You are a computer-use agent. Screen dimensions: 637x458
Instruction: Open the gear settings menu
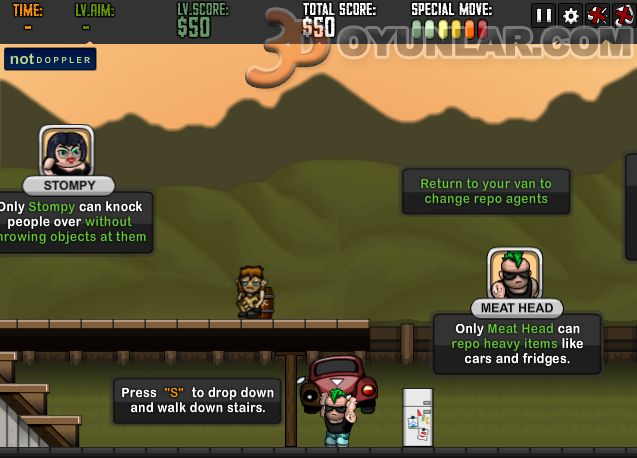coord(571,15)
